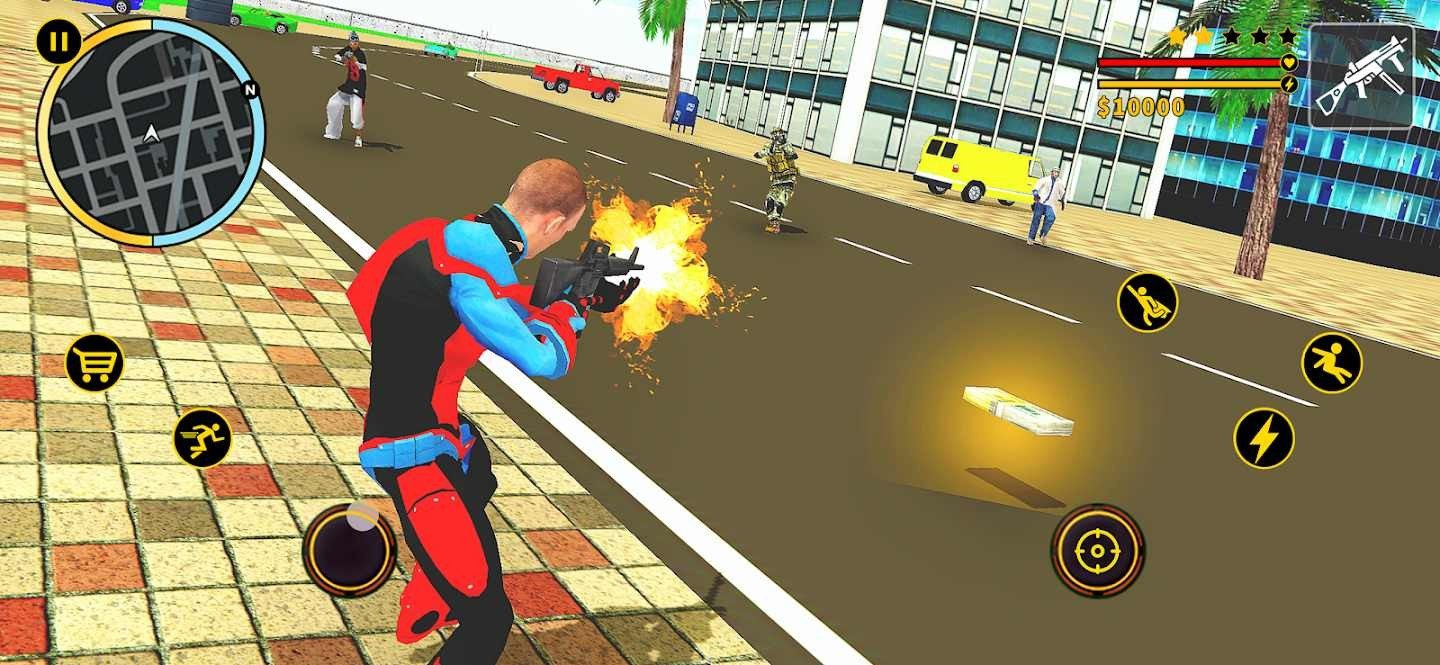Screen dimensions: 1440x665
Task: Activate the lightning bolt power
Action: 1264,438
